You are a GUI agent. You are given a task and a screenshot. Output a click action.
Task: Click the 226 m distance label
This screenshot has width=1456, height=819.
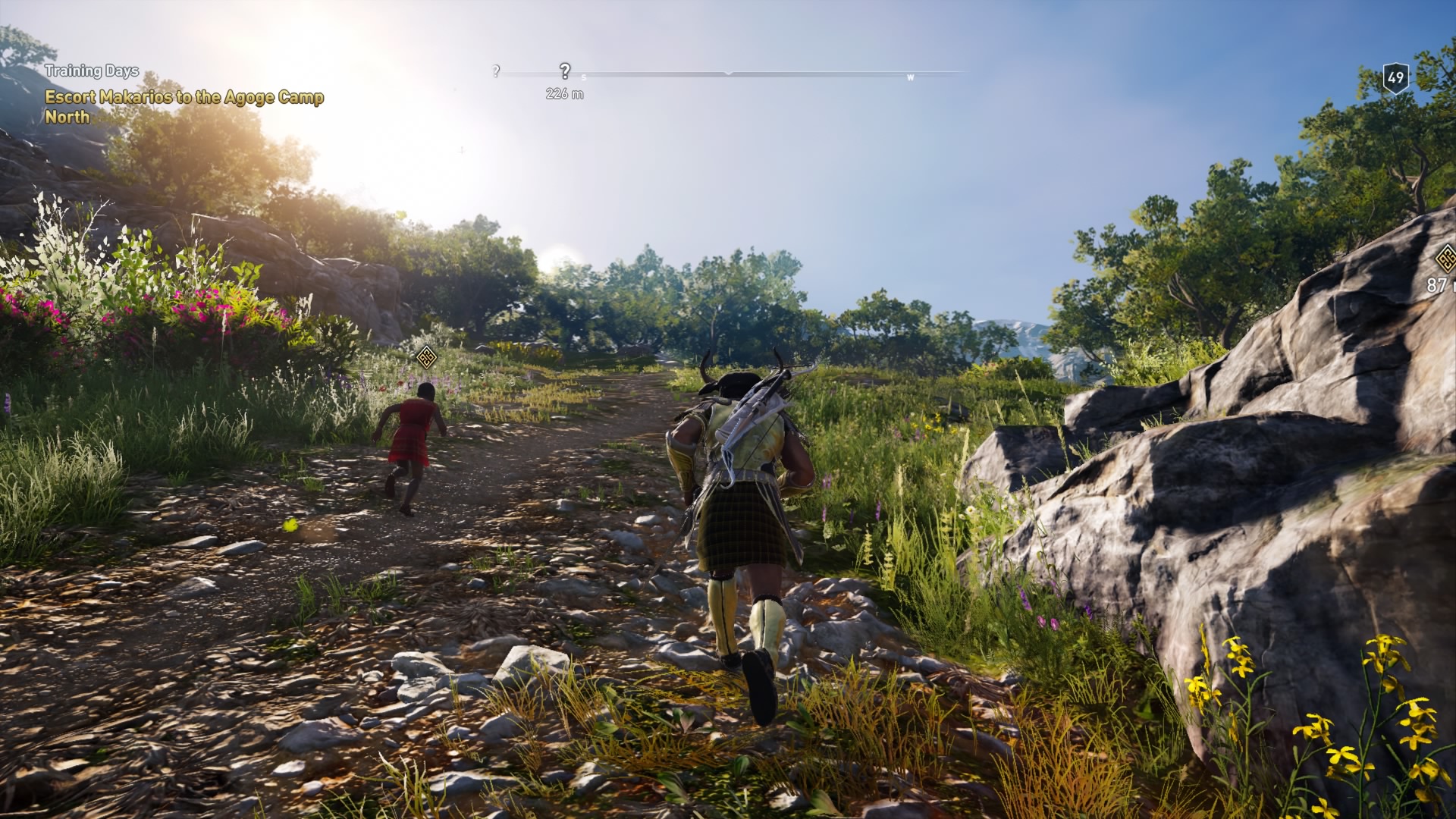coord(563,93)
